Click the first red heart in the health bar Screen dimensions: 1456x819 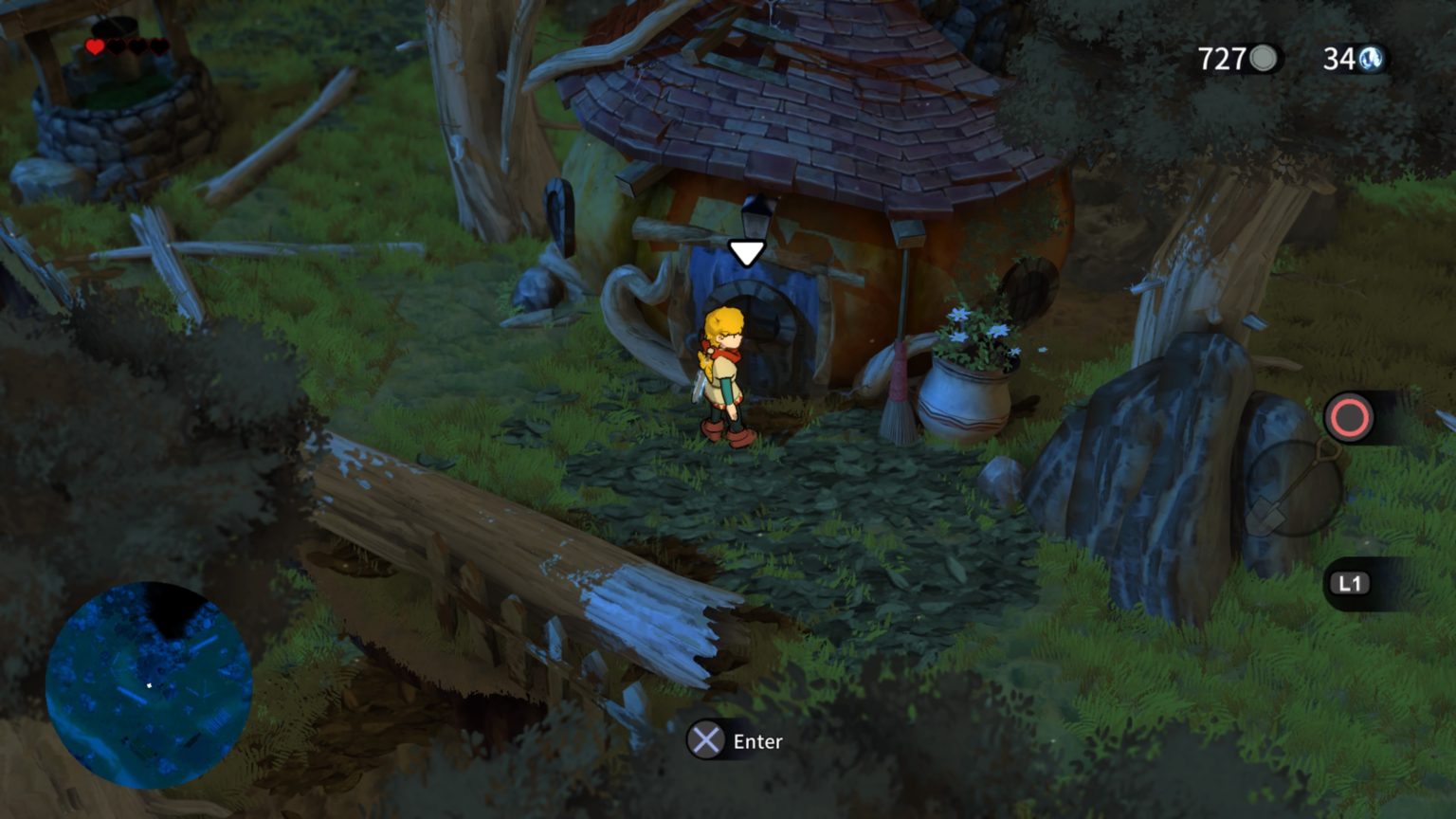[94, 45]
